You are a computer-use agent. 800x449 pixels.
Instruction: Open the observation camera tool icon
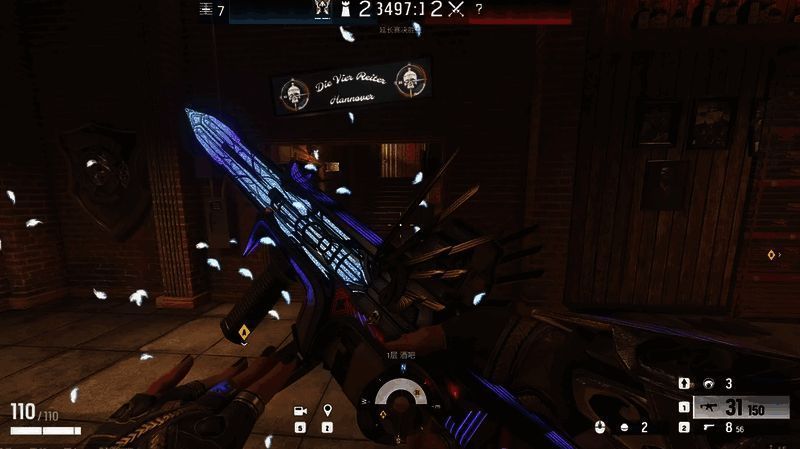point(299,411)
